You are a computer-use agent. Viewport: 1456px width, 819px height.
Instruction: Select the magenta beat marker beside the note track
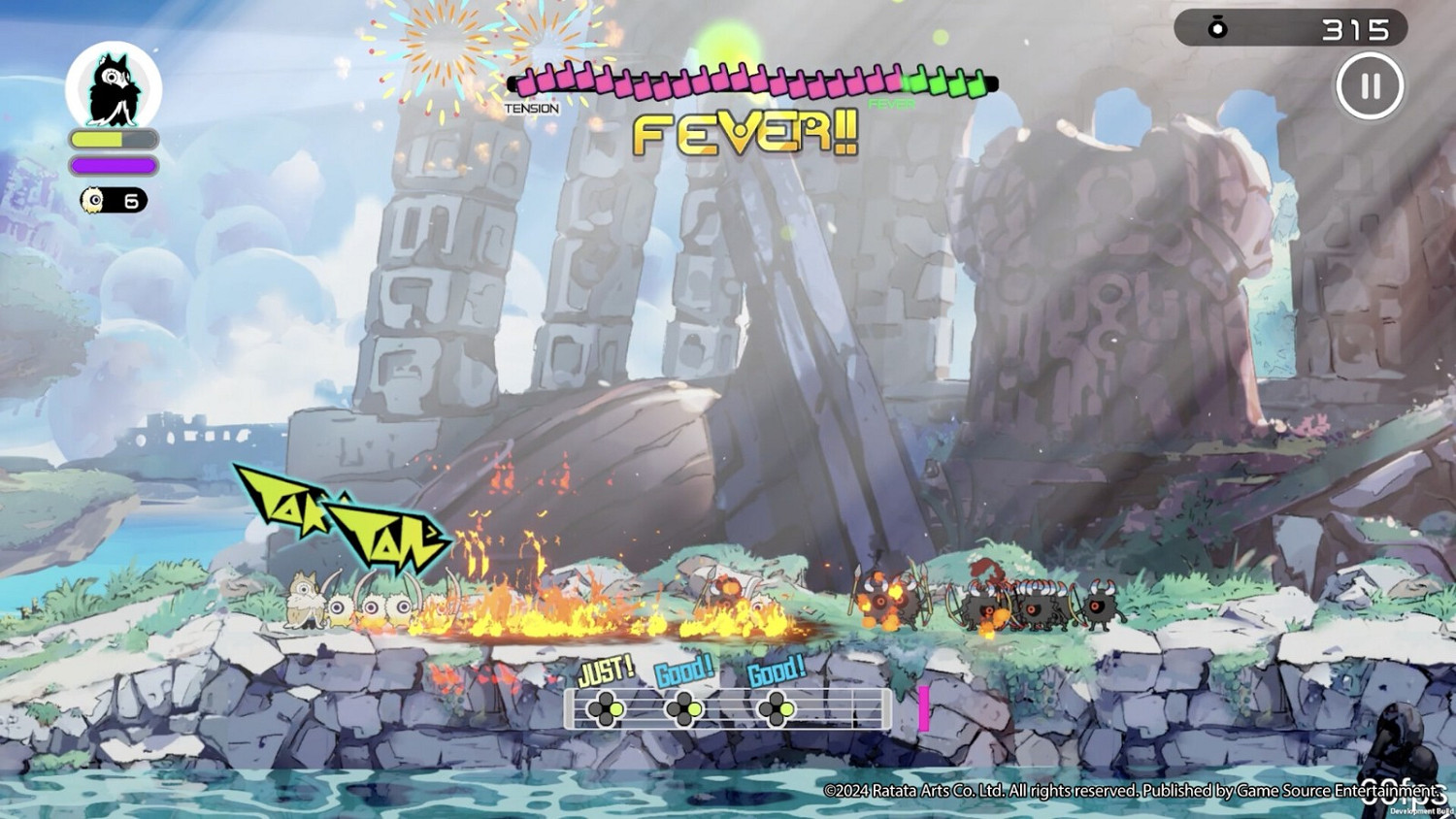click(x=924, y=709)
